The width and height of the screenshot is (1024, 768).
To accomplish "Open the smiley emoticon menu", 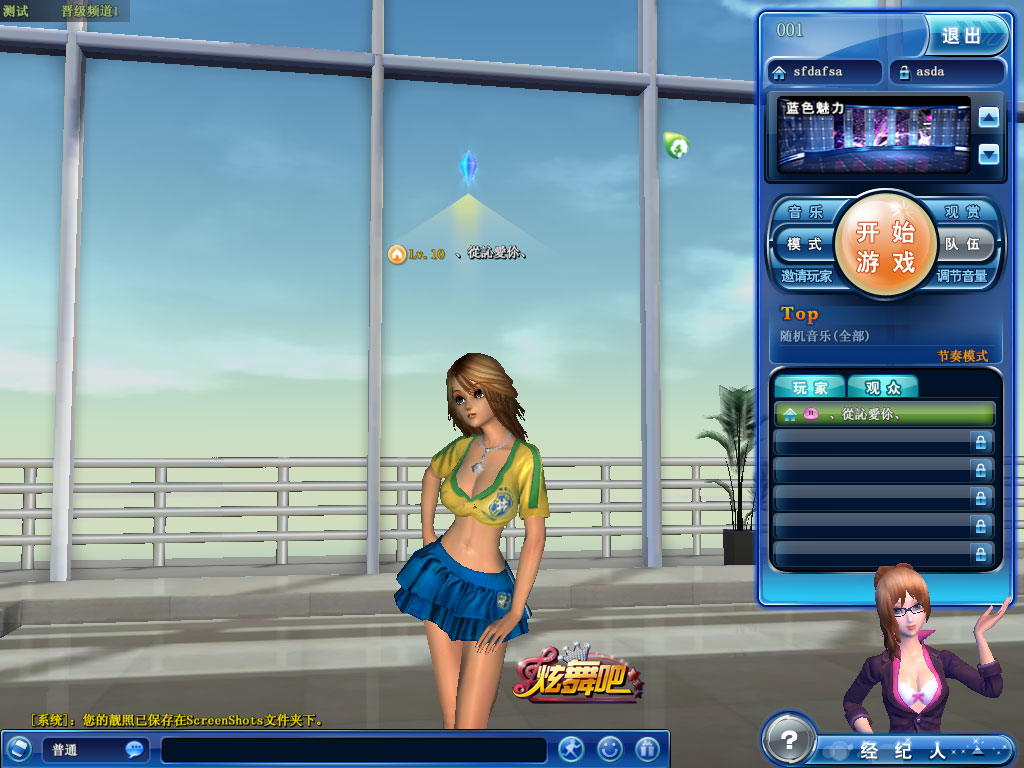I will pos(610,748).
